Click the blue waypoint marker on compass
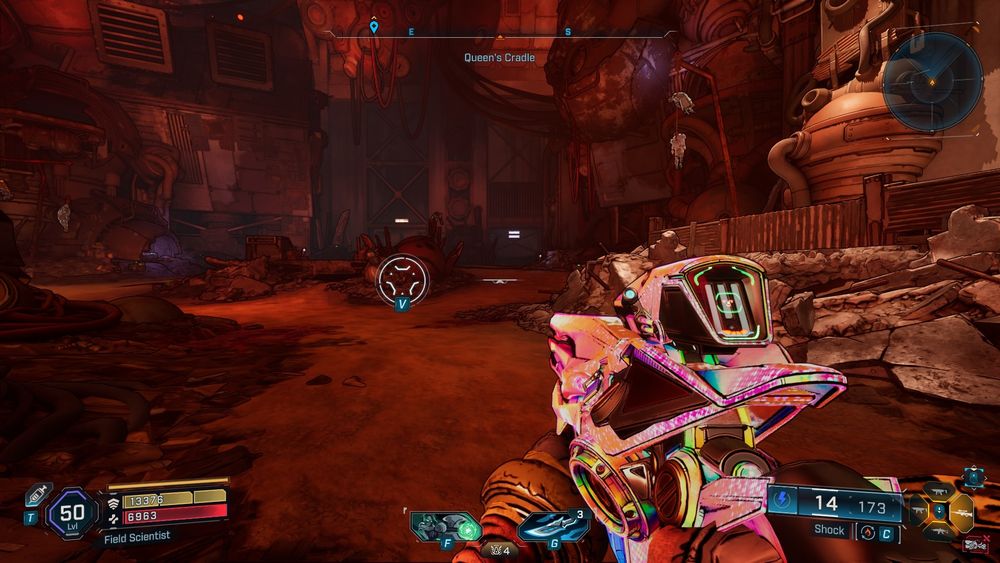Screen dimensions: 1000x563 tap(374, 27)
